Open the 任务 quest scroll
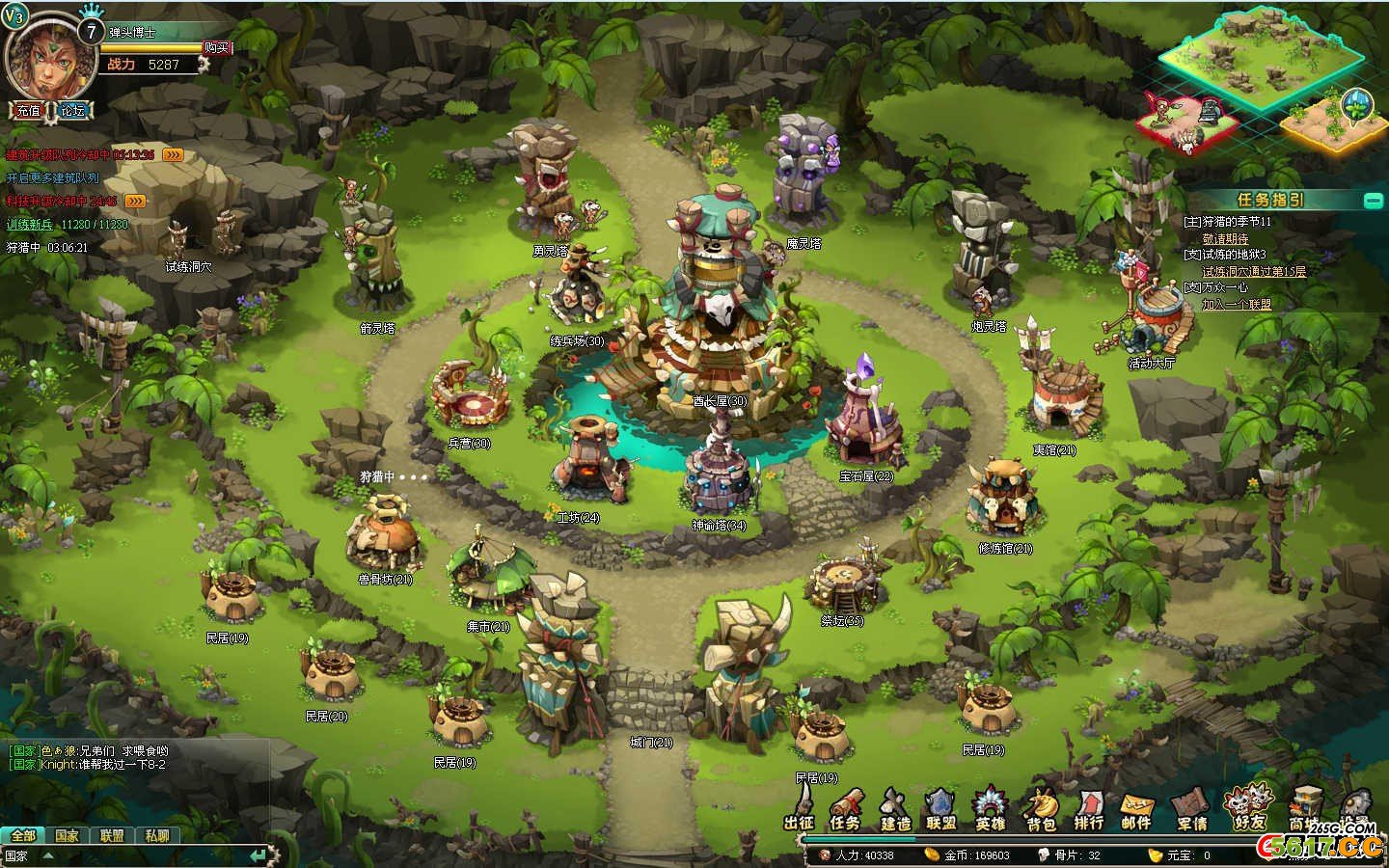Screen dimensions: 1389x868 pyautogui.click(x=846, y=808)
